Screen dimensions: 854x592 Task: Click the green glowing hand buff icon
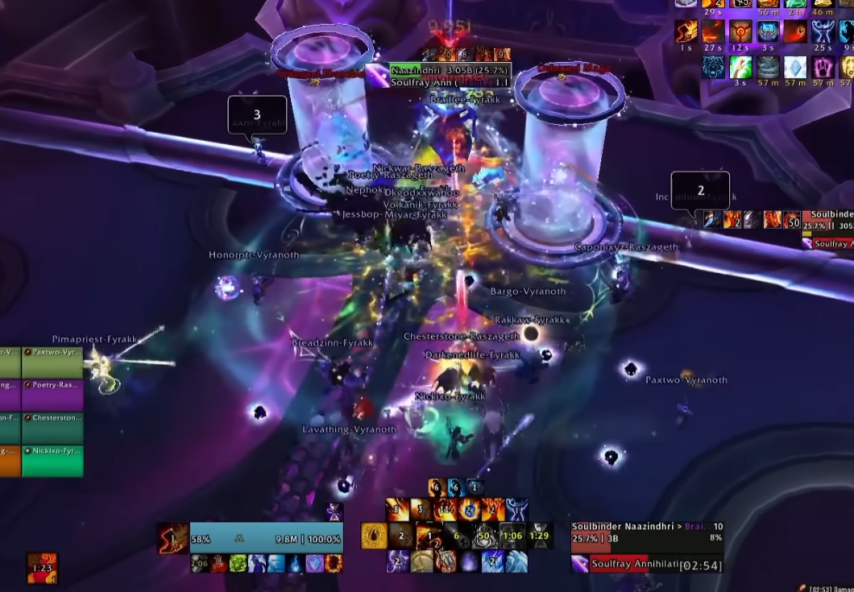click(x=740, y=67)
